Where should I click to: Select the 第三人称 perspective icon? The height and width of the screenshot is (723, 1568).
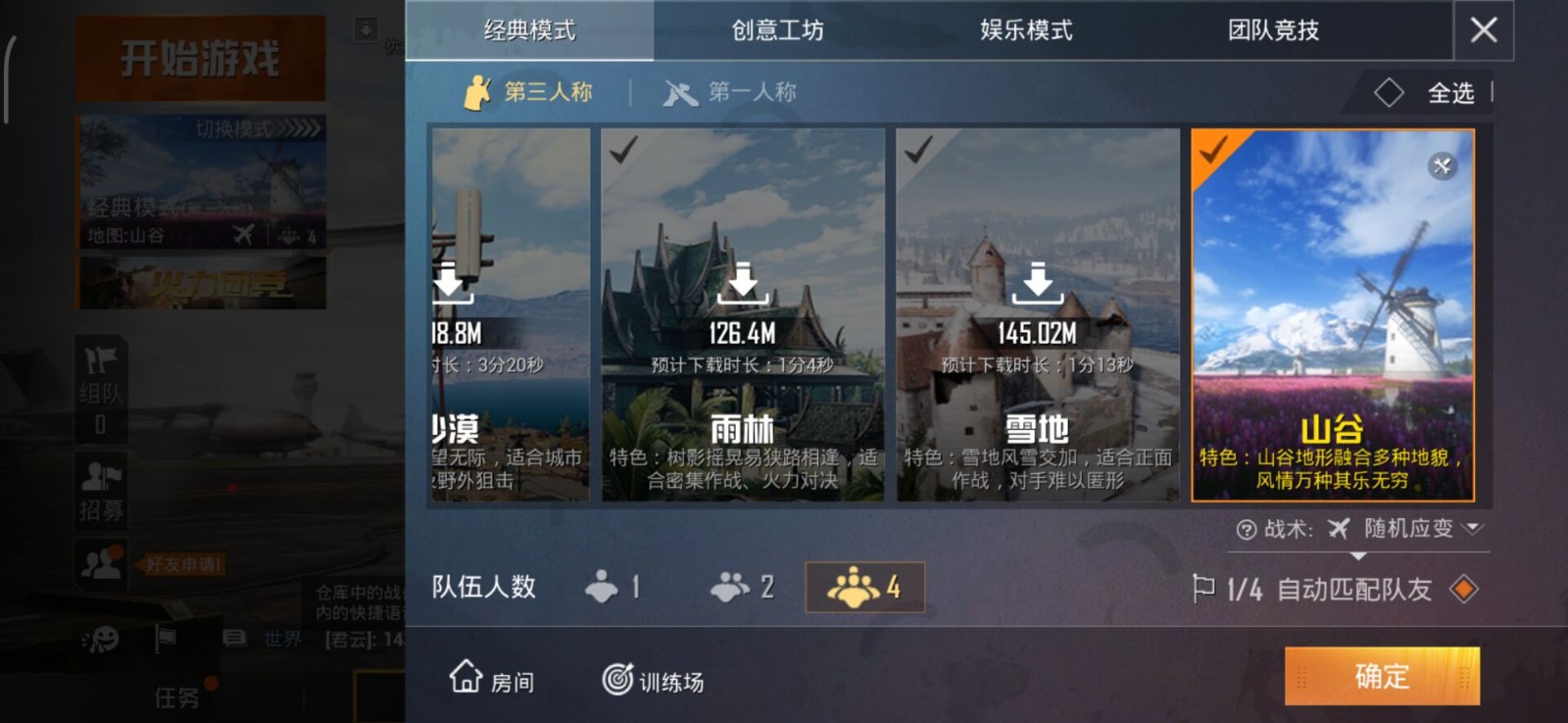click(x=479, y=91)
